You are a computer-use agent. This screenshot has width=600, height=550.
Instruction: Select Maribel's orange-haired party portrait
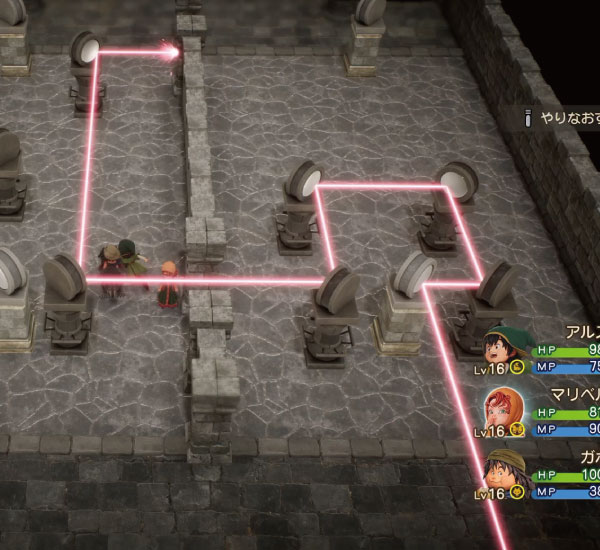(x=503, y=410)
